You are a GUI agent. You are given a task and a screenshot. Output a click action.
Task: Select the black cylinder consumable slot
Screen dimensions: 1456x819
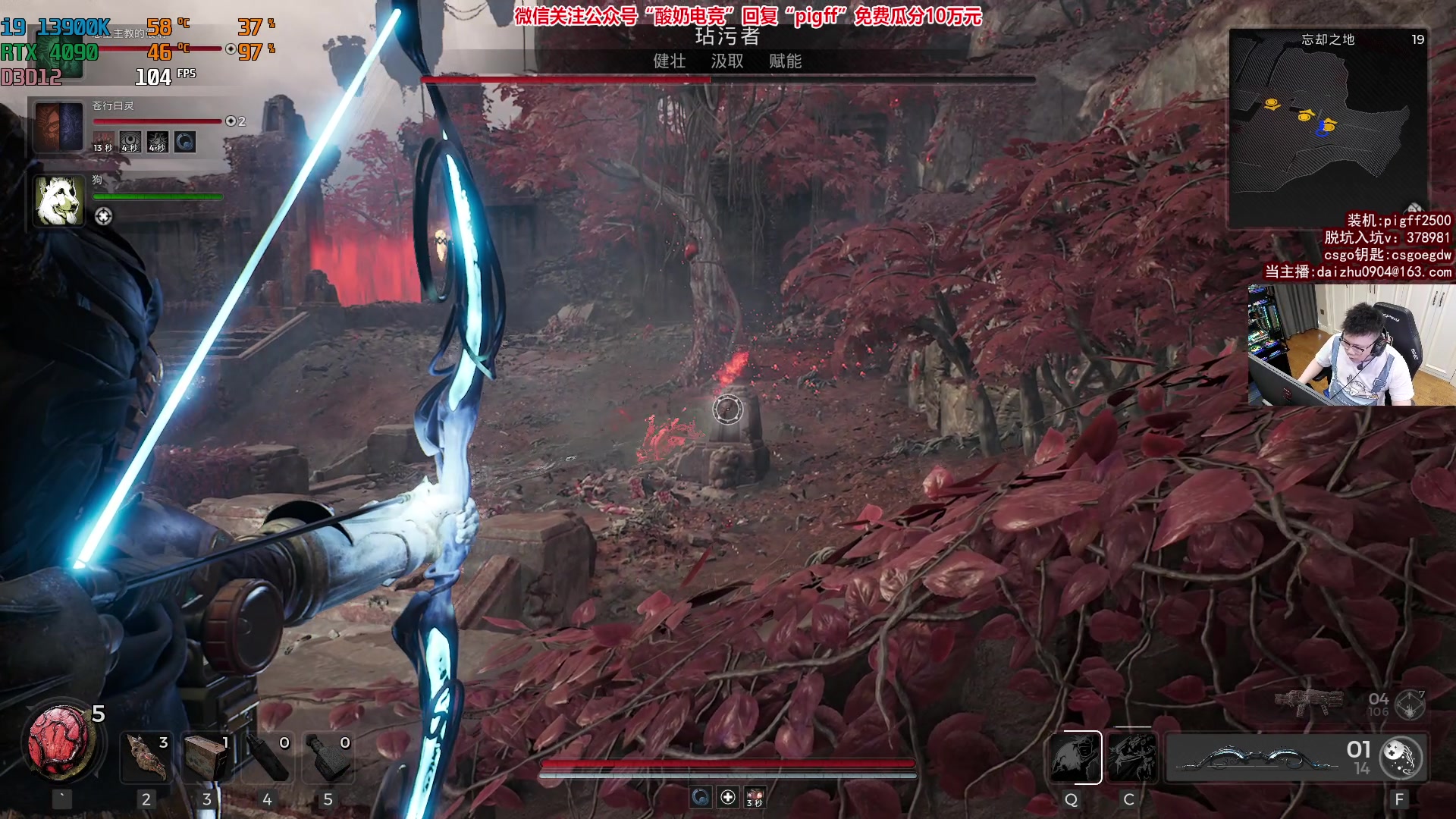pyautogui.click(x=268, y=756)
